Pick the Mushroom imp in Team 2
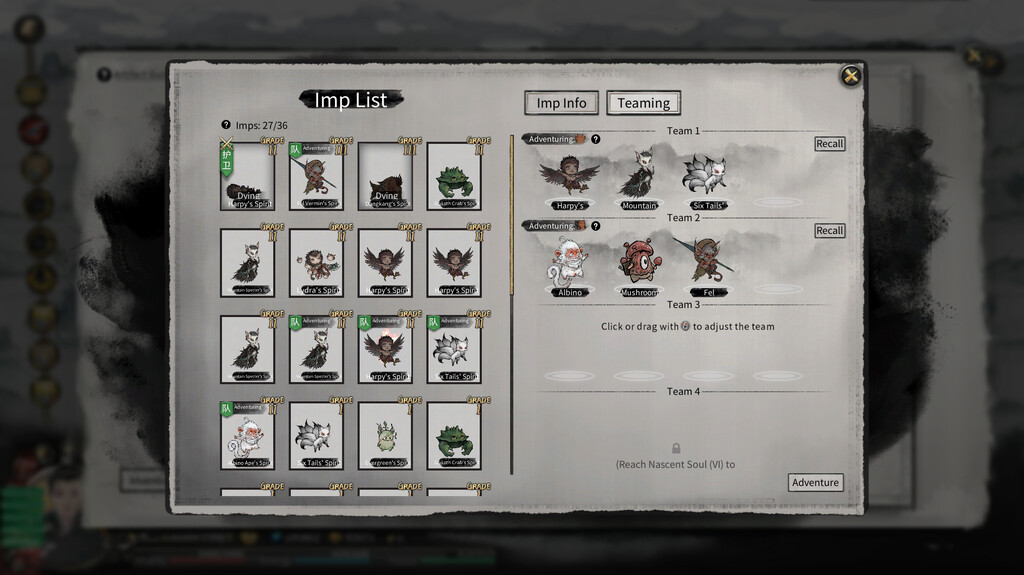The image size is (1024, 575). (638, 265)
